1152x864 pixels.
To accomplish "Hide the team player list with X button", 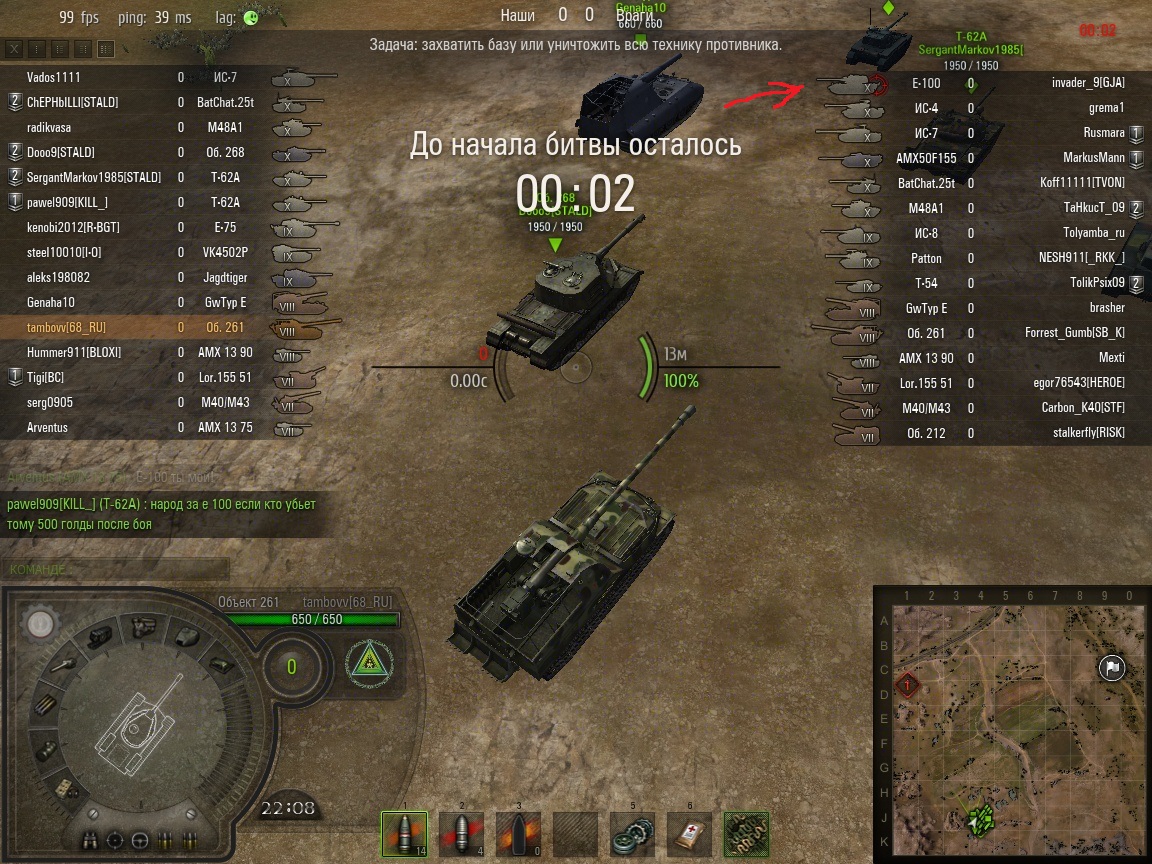I will [15, 48].
